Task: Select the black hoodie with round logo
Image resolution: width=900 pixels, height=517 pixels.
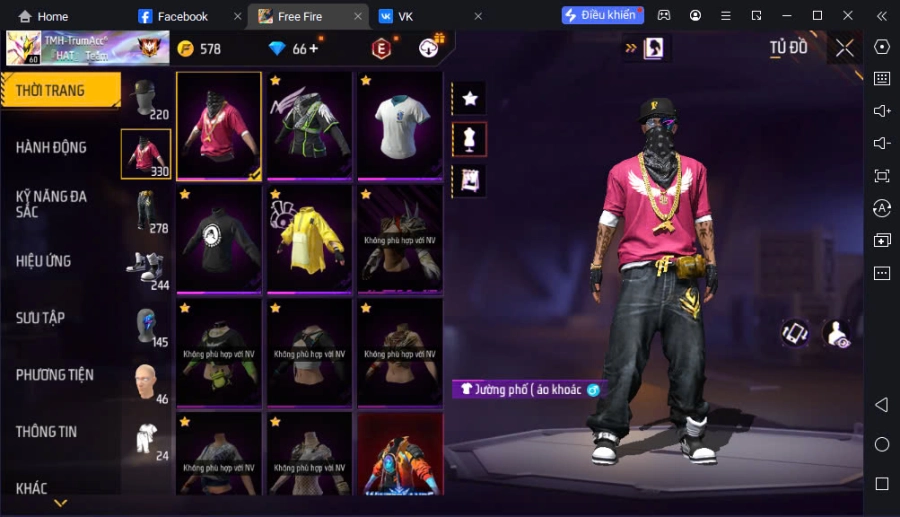Action: [x=219, y=240]
